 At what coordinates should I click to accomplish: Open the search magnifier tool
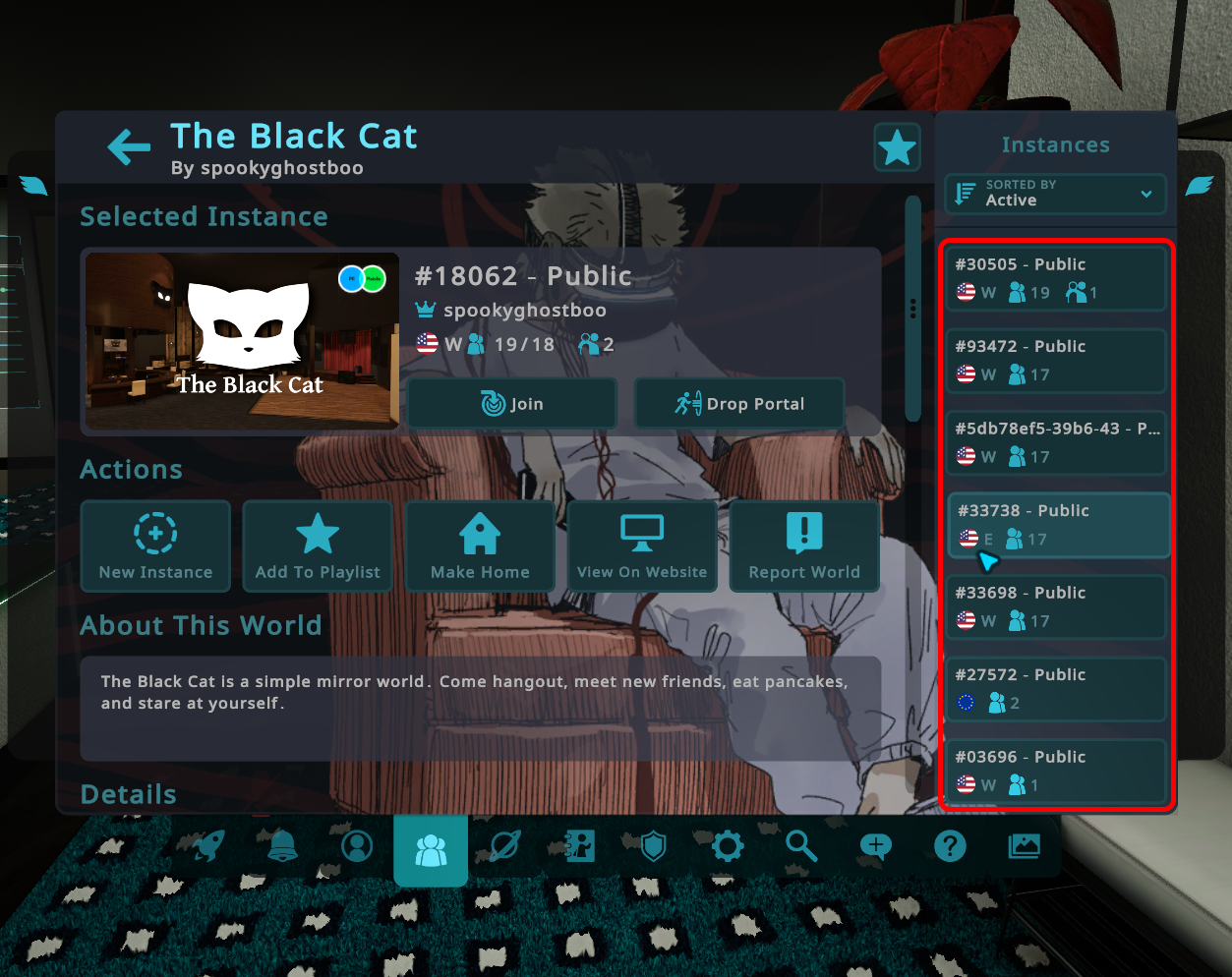801,845
